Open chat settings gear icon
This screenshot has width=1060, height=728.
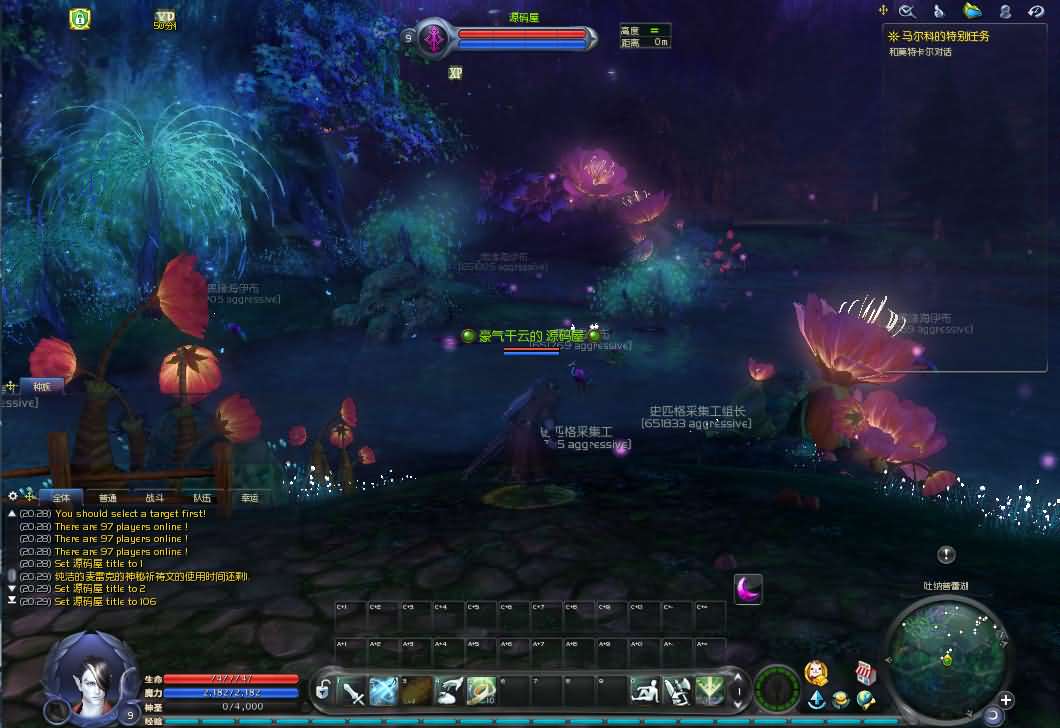[x=13, y=496]
